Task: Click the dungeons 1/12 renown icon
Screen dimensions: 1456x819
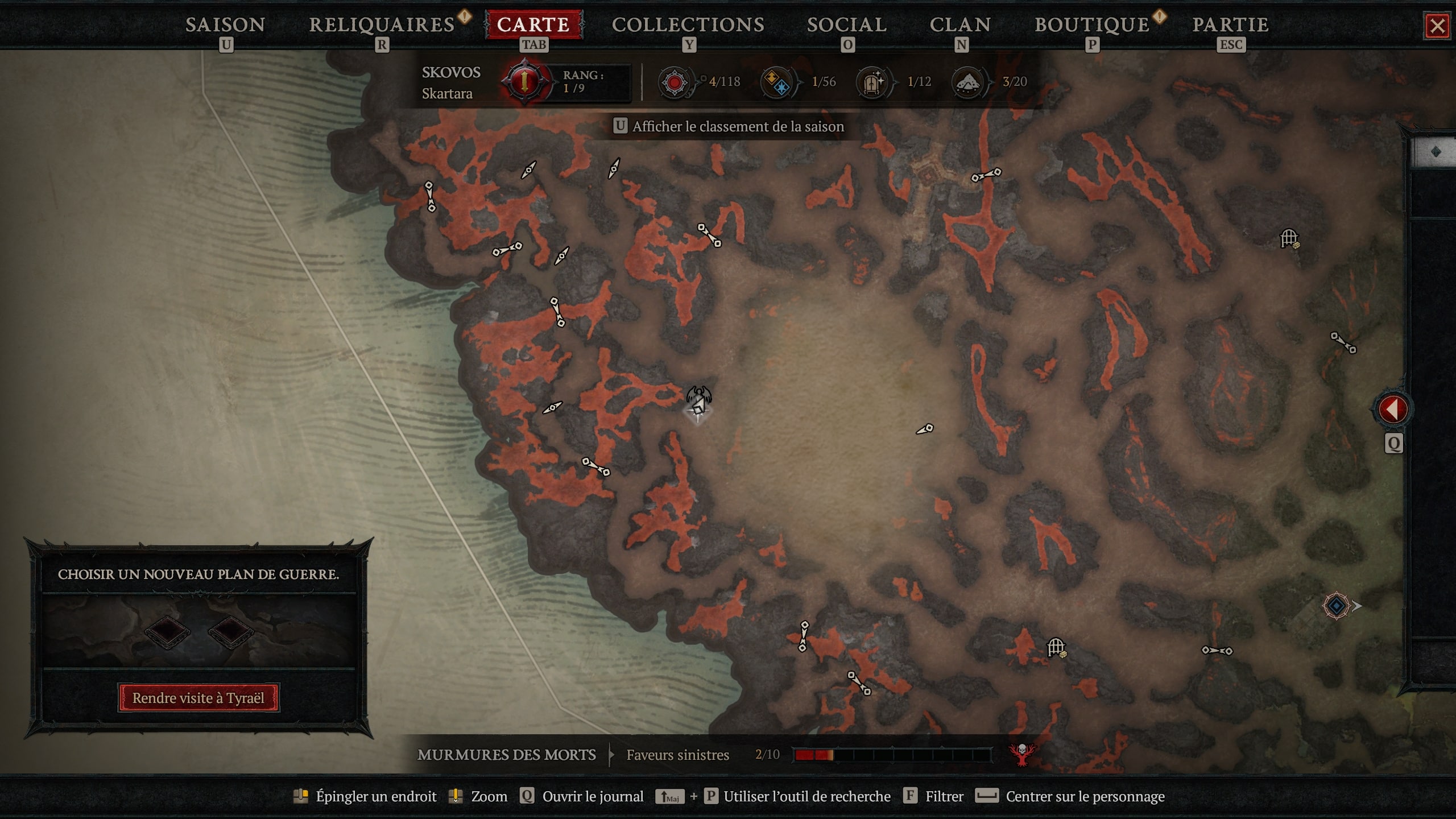Action: pyautogui.click(x=870, y=81)
